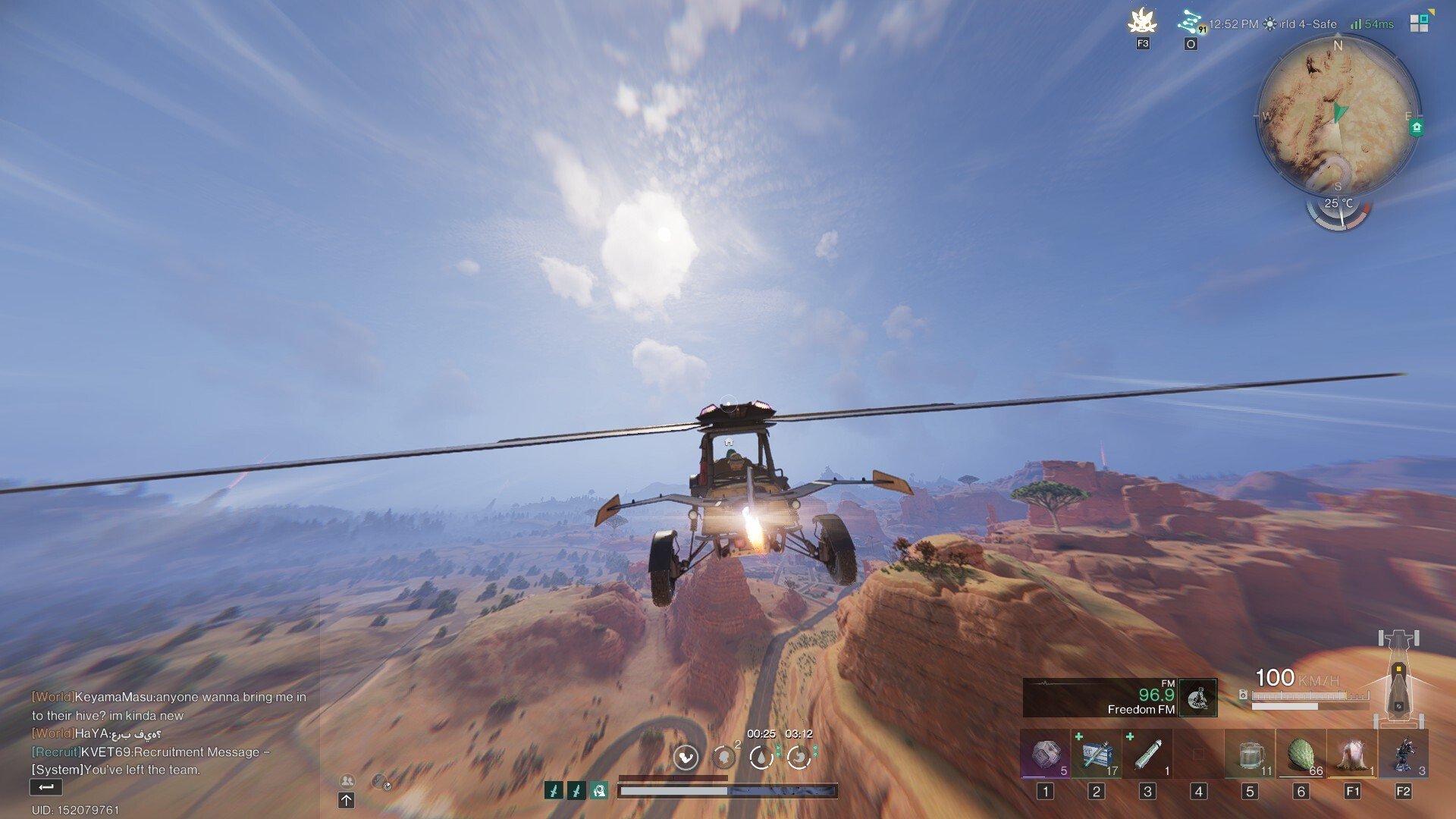Select the dark blue creature slot

tap(1404, 755)
